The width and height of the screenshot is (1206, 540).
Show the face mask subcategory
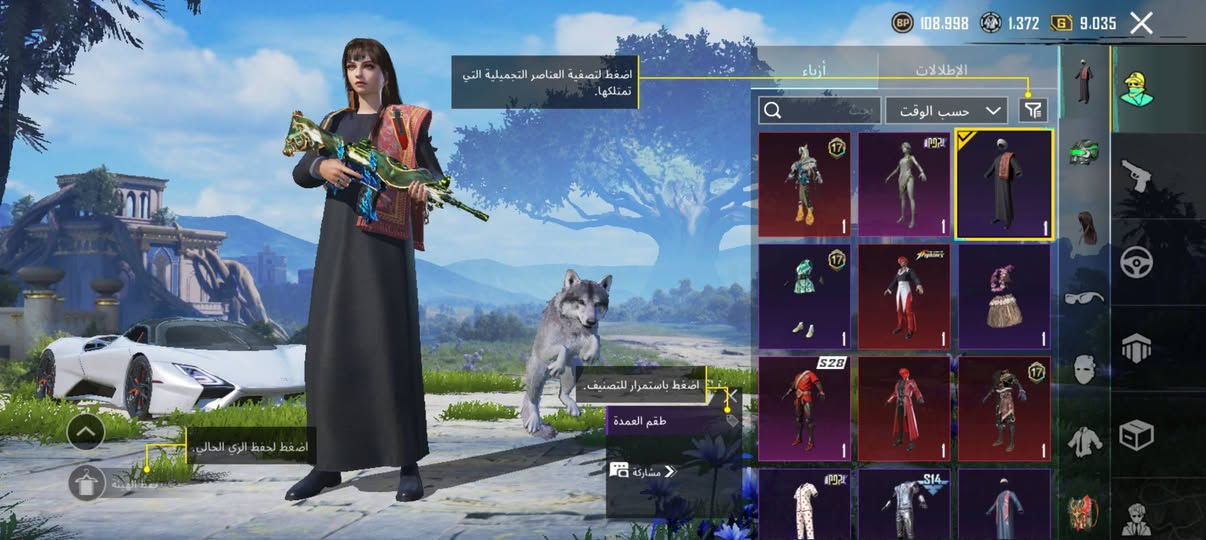pos(1084,369)
